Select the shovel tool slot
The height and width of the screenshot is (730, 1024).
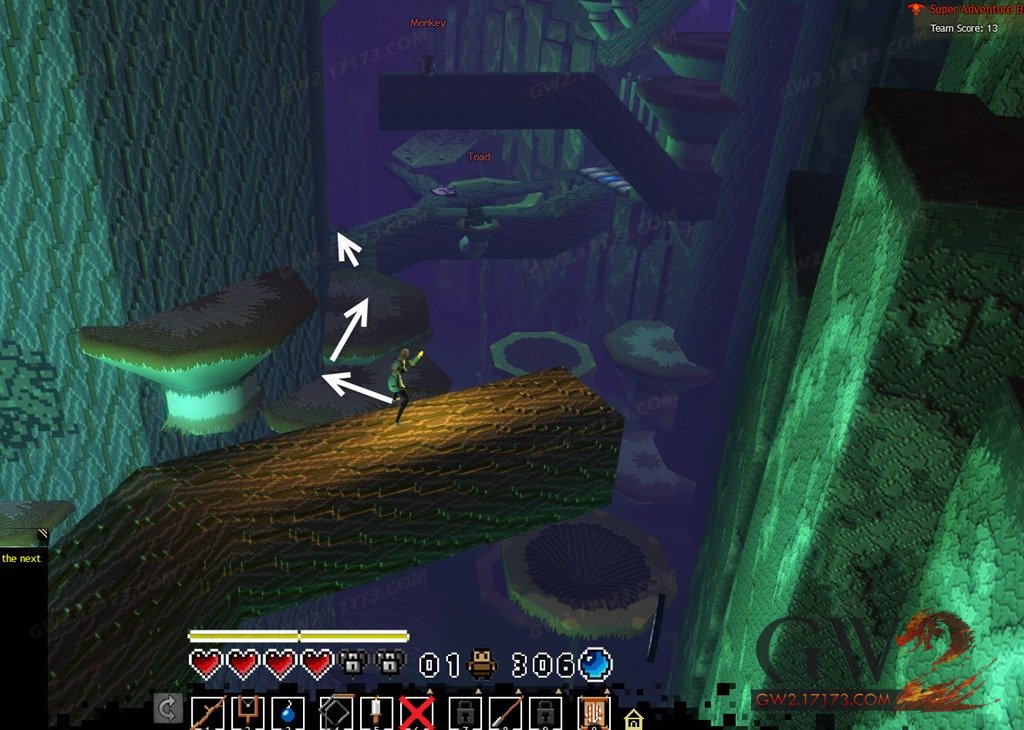506,712
